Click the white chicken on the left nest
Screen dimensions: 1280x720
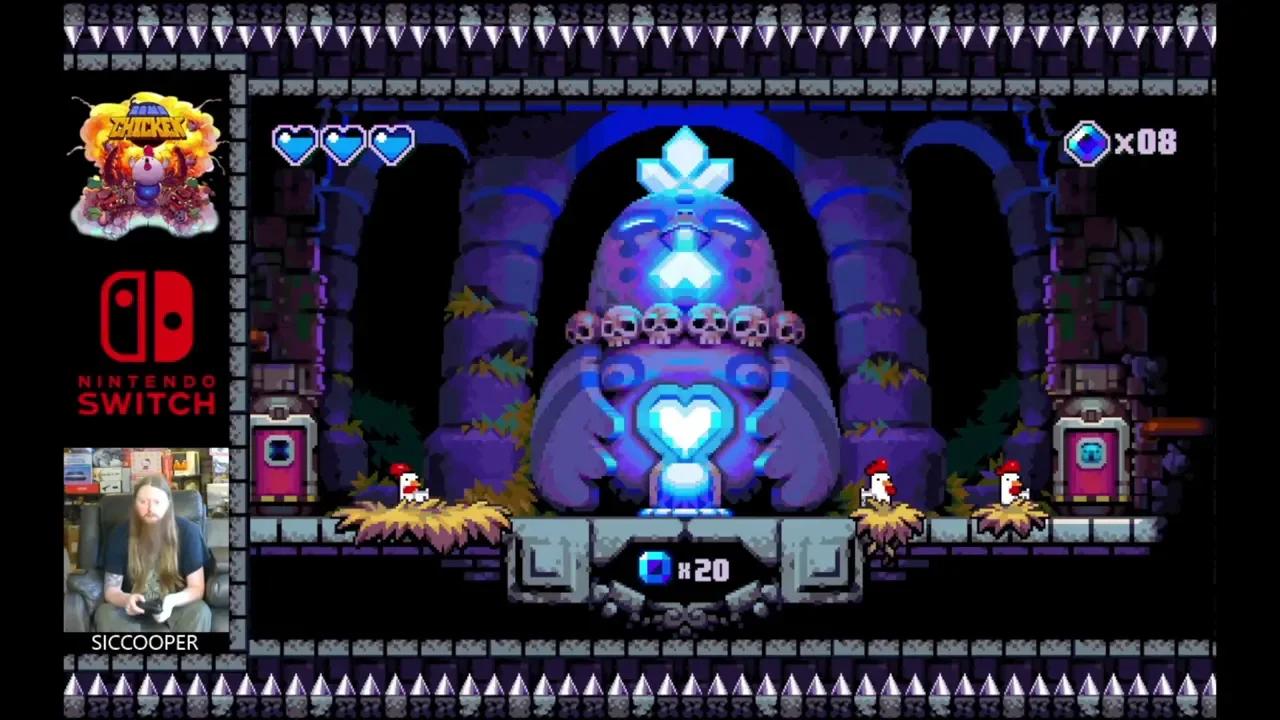click(x=405, y=485)
